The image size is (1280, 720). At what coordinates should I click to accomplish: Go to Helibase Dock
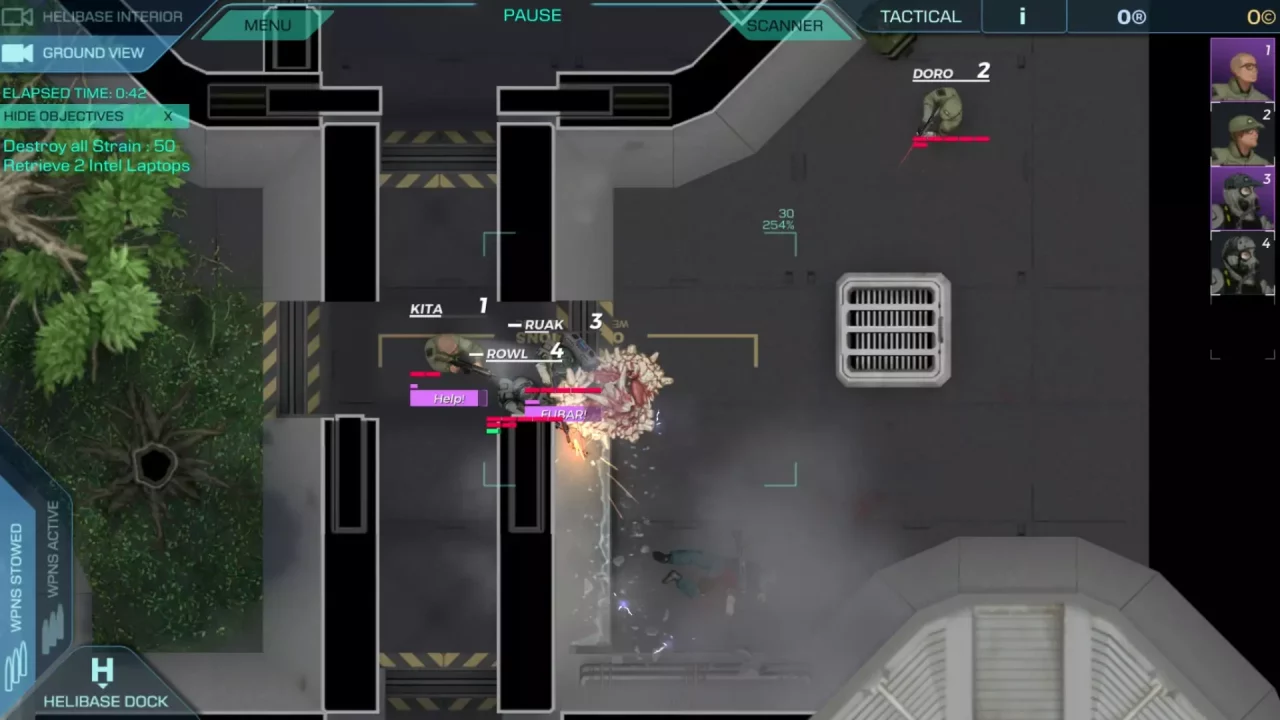104,685
